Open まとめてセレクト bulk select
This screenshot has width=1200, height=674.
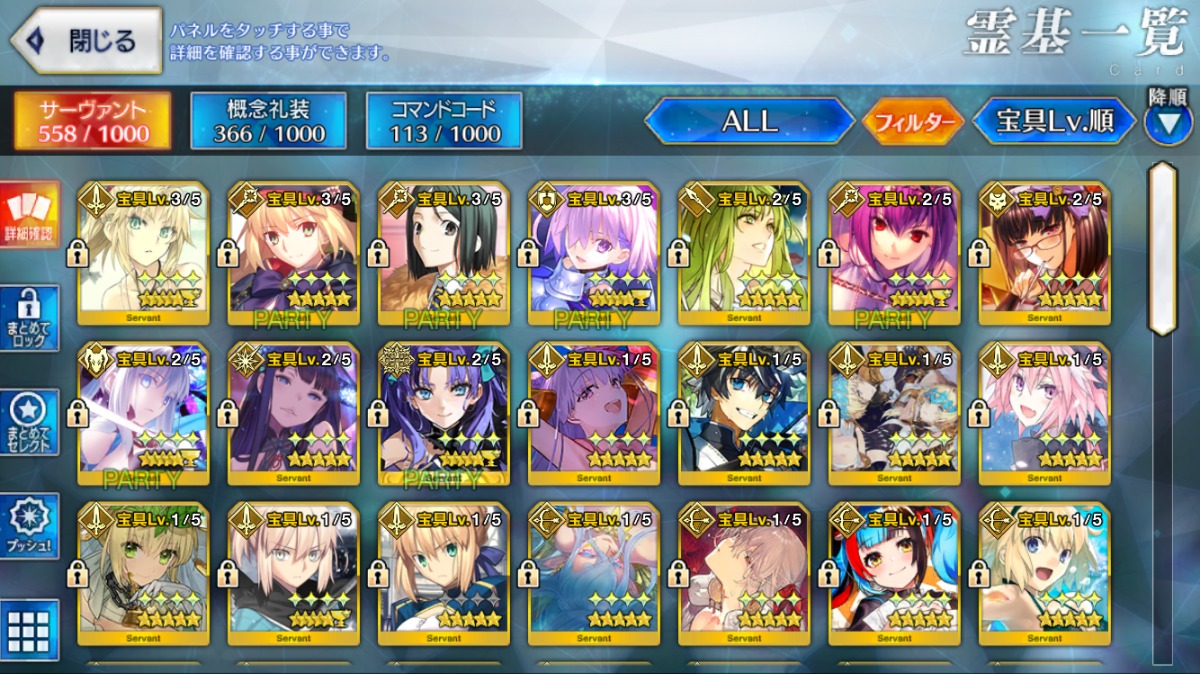[x=30, y=422]
